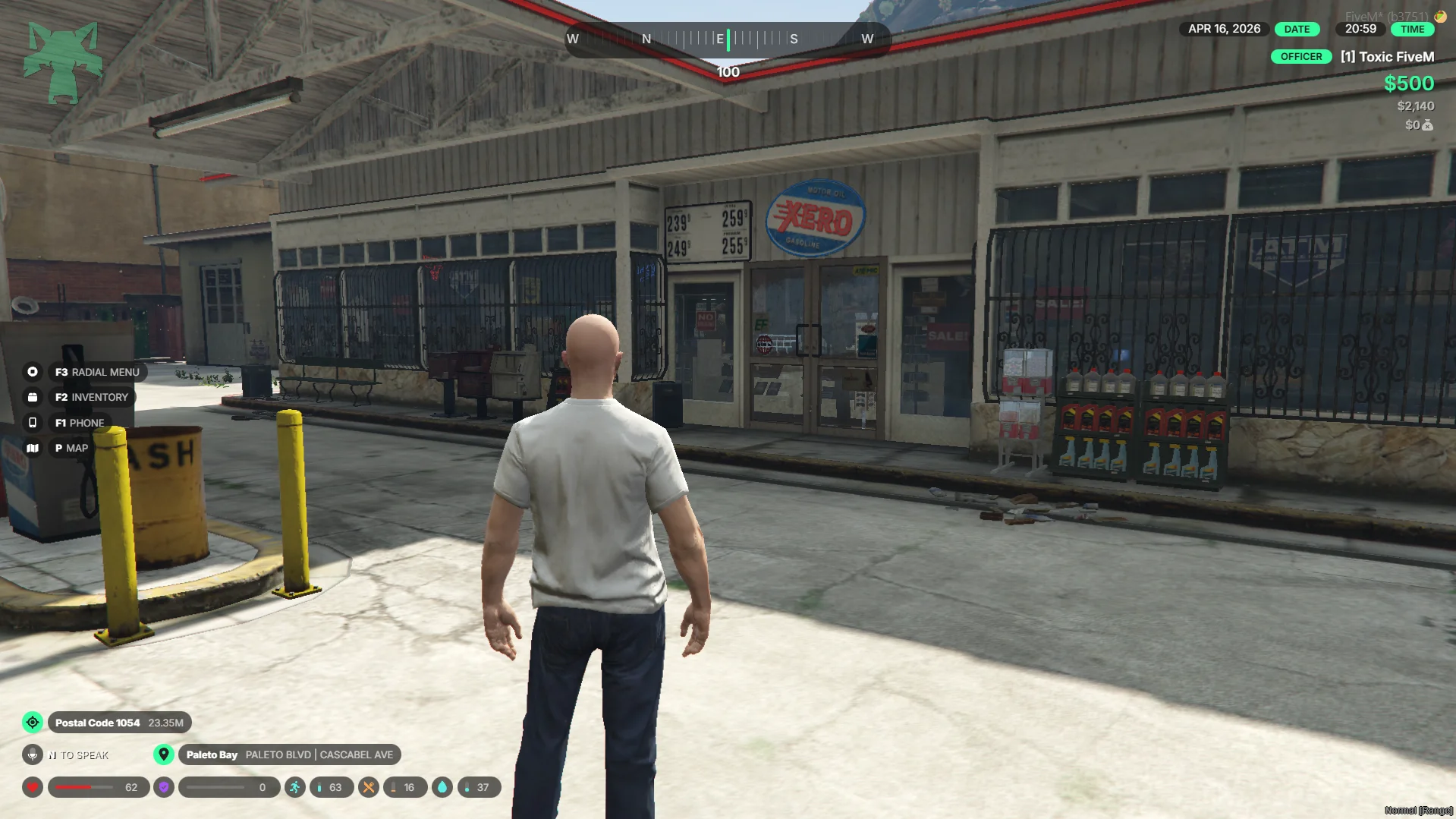
Task: Click the green DATE label
Action: (1297, 29)
